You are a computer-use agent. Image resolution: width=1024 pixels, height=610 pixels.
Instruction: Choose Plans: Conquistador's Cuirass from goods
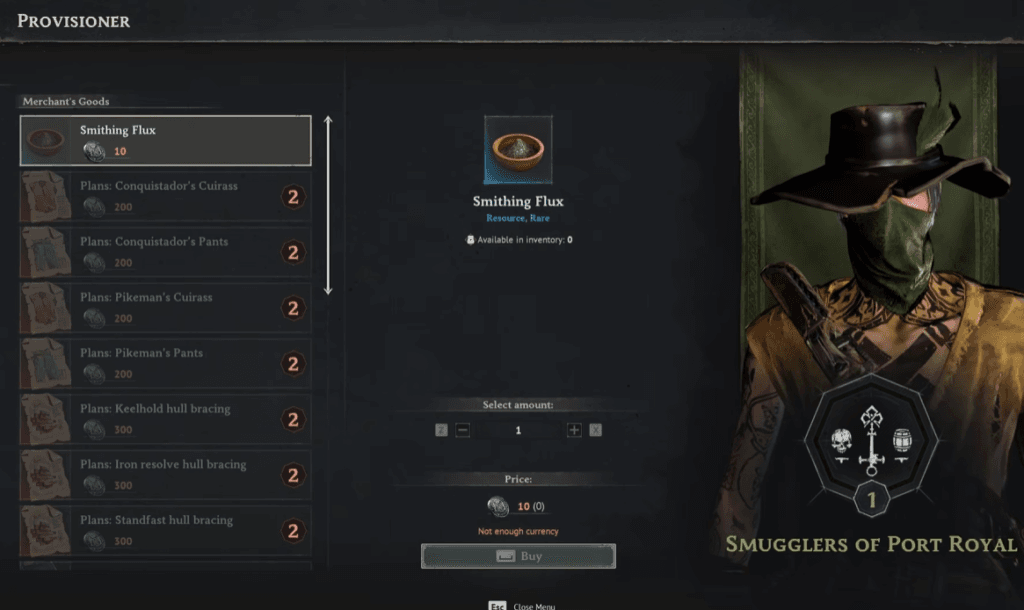click(x=165, y=196)
